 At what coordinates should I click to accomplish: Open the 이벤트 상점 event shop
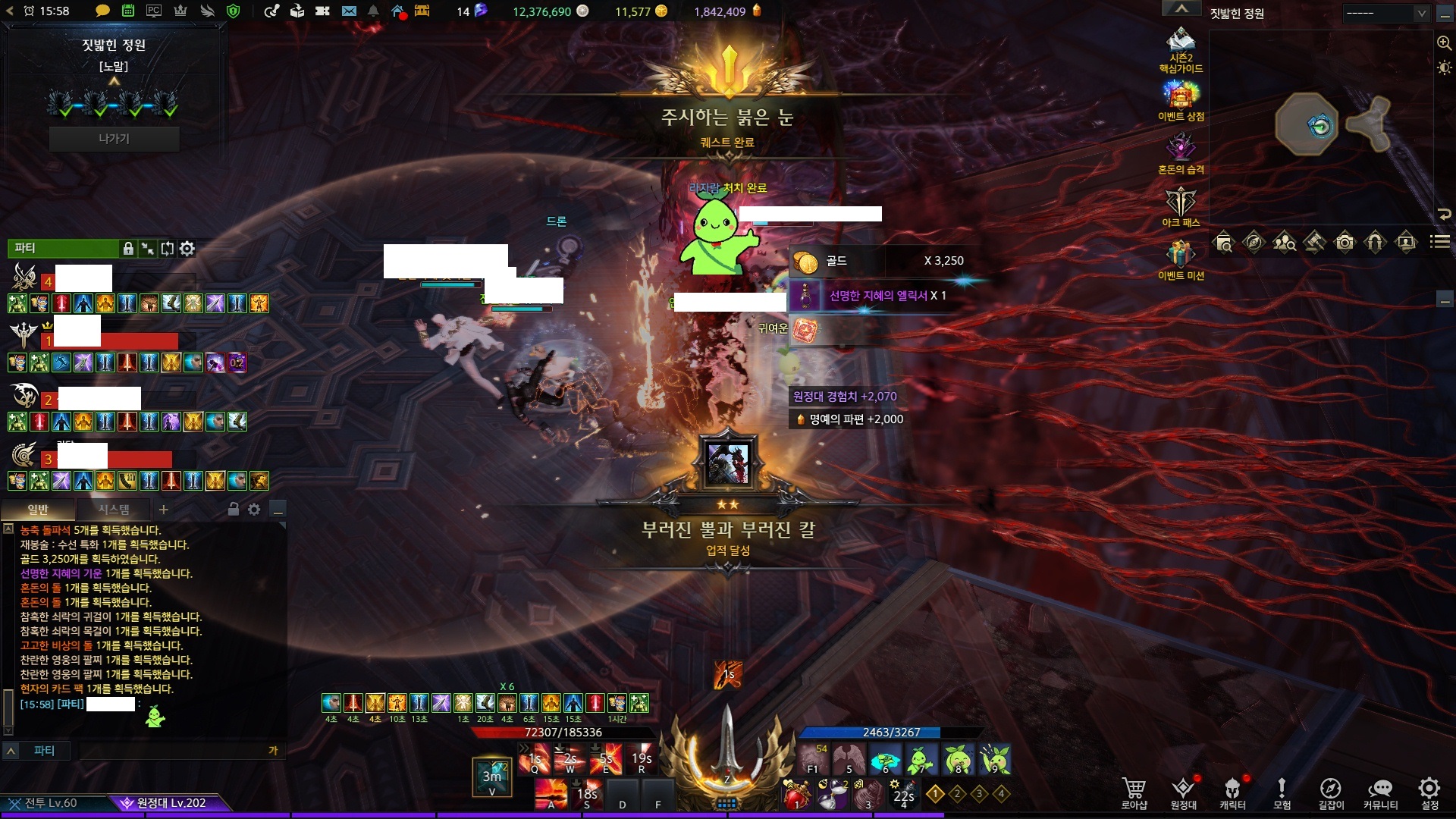point(1181,99)
